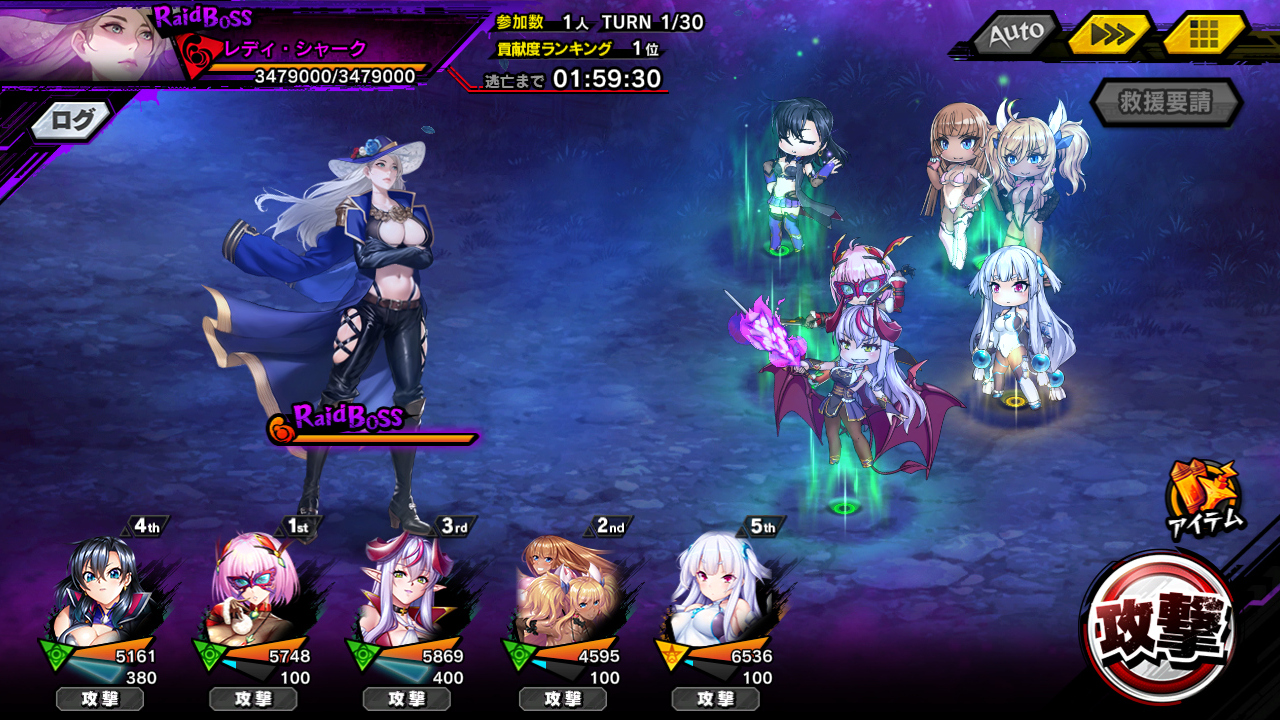Click 攻撃 under the 5869 HP character

pos(407,699)
